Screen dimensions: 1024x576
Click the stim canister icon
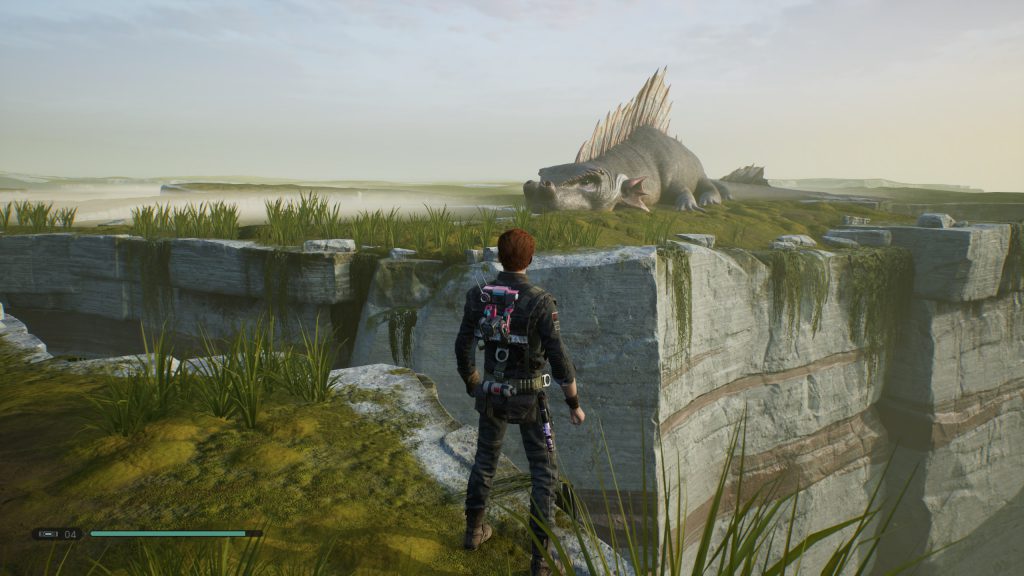[47, 534]
